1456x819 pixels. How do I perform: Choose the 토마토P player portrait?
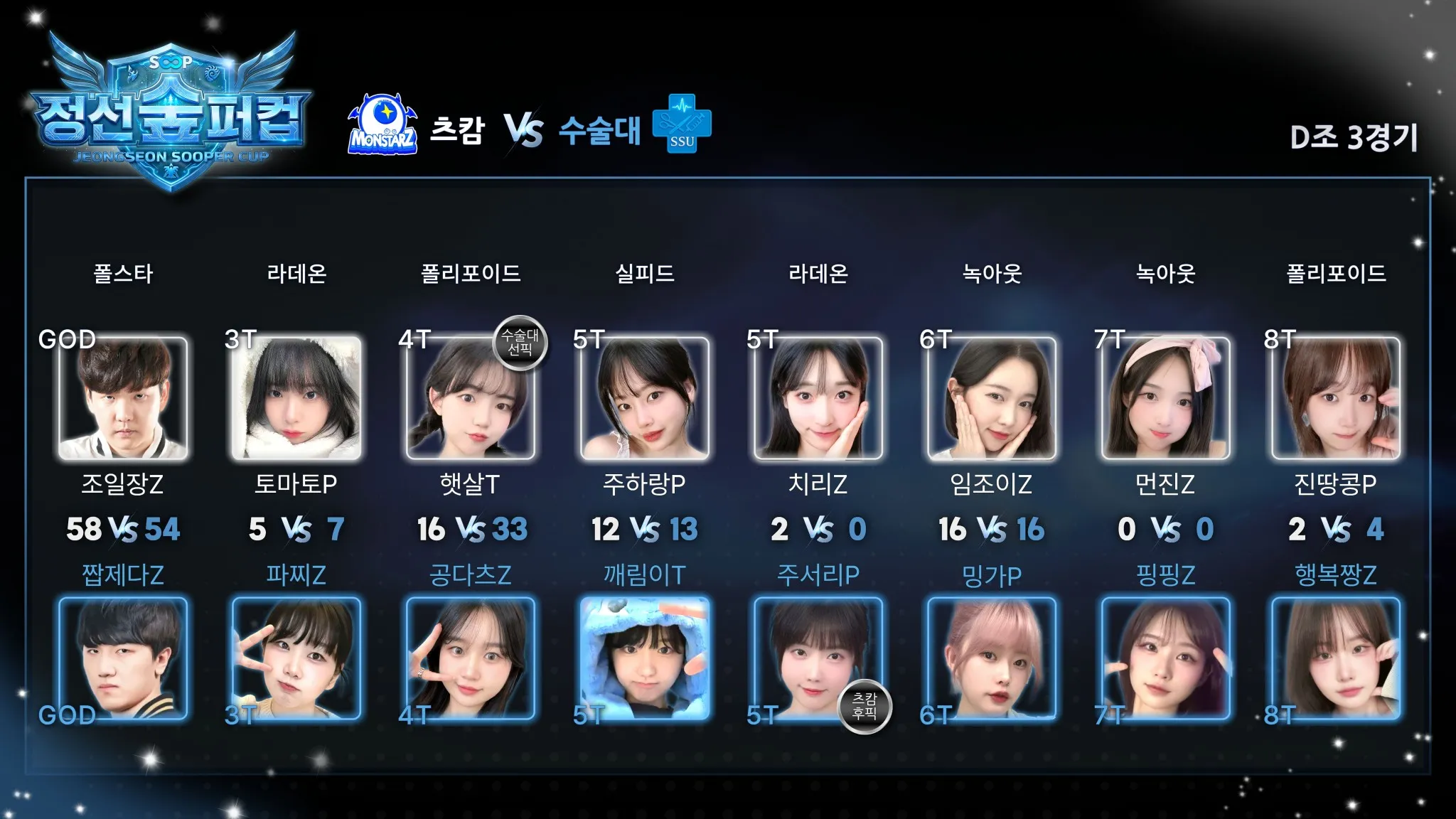tap(296, 398)
